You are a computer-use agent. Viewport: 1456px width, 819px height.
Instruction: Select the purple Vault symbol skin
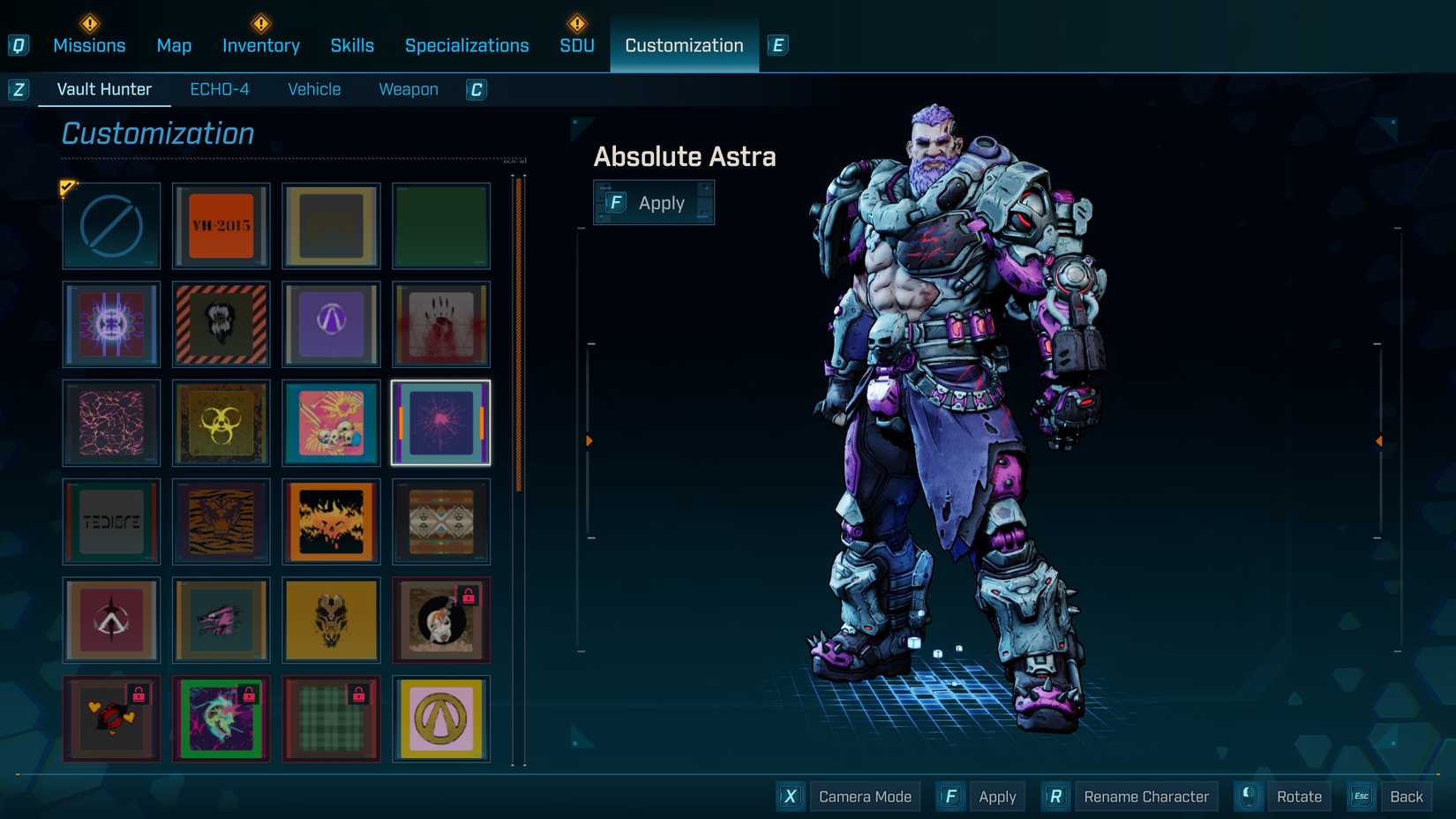point(331,325)
